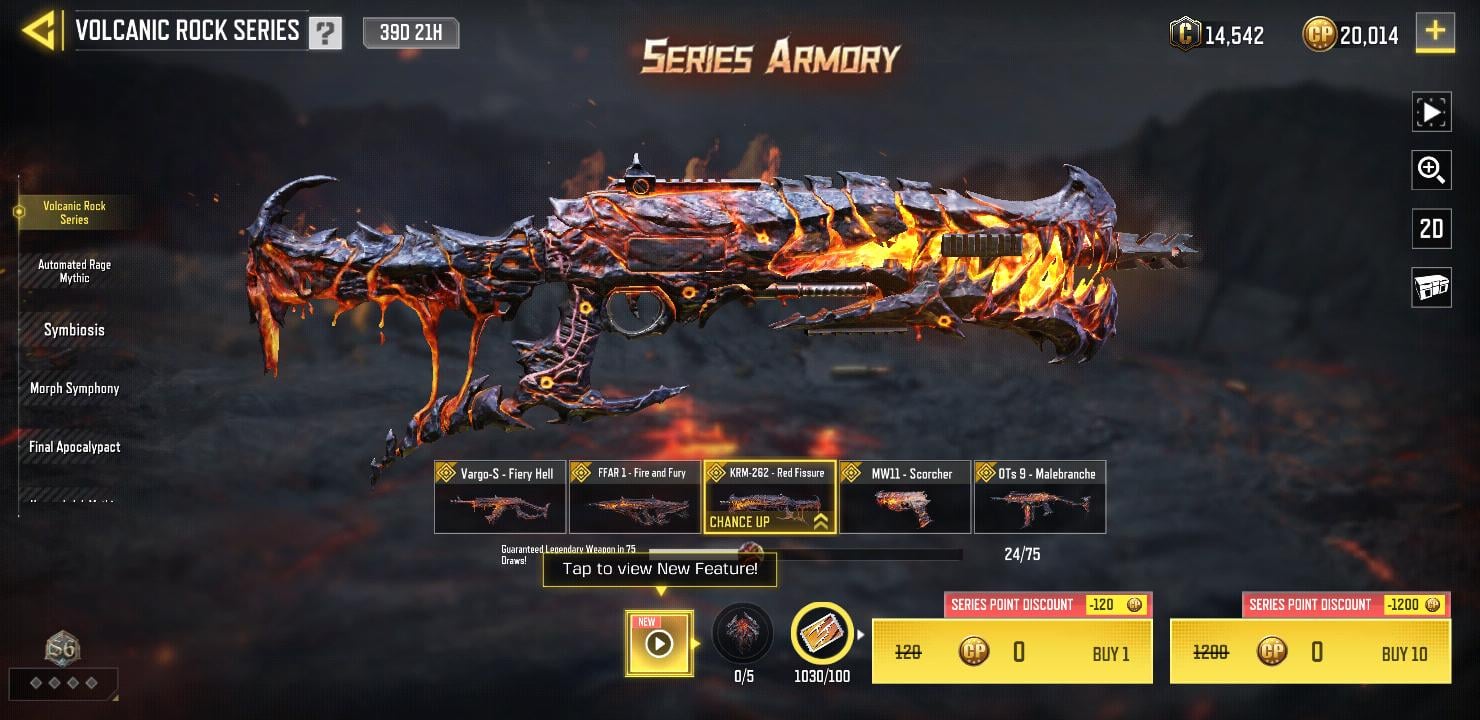This screenshot has height=720, width=1480.
Task: Select the Volcanic Rock Series tab
Action: [x=74, y=212]
